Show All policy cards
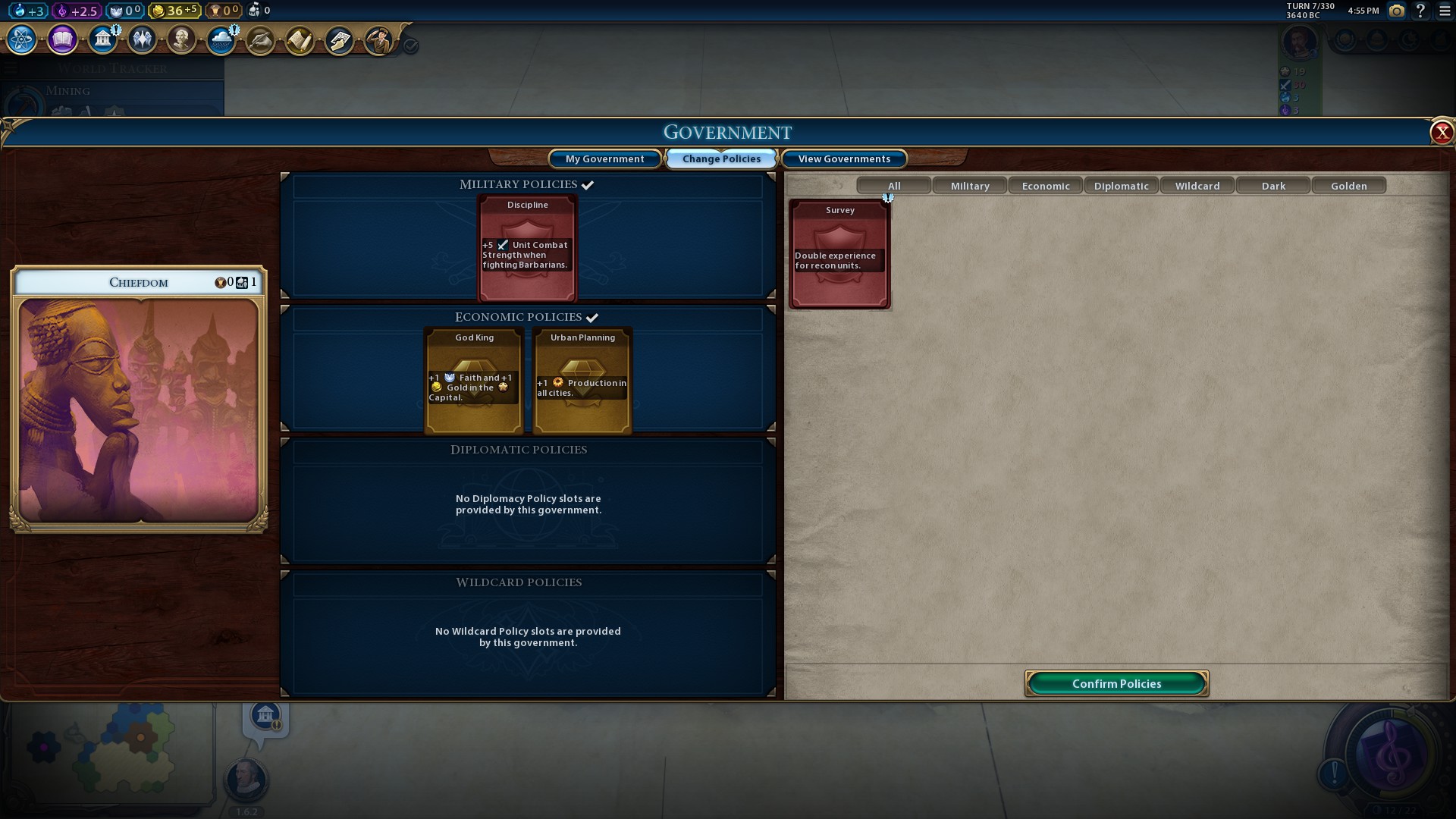This screenshot has height=819, width=1456. tap(894, 186)
